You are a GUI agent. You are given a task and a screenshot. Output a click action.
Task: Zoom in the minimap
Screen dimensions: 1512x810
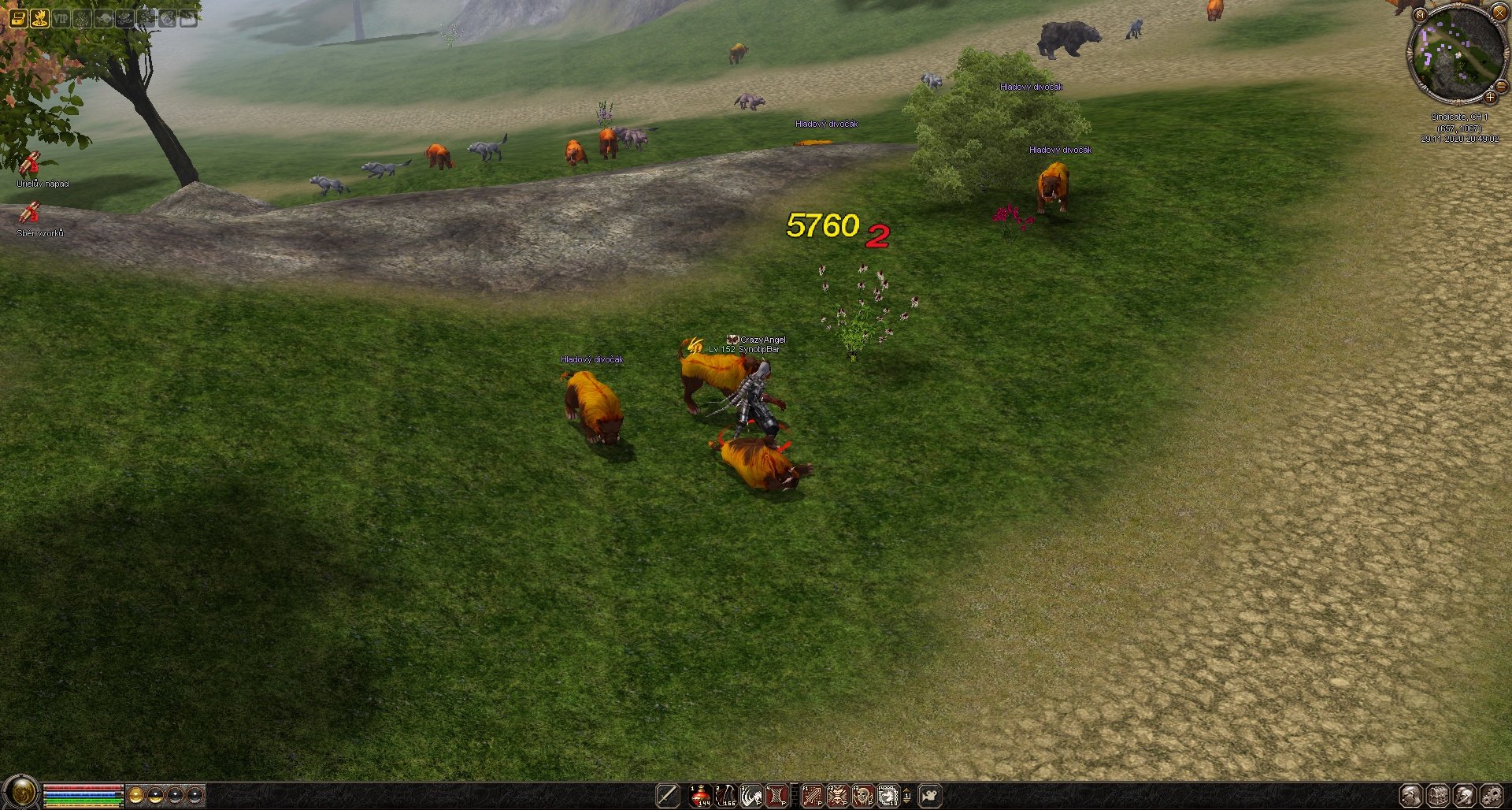click(x=1490, y=98)
